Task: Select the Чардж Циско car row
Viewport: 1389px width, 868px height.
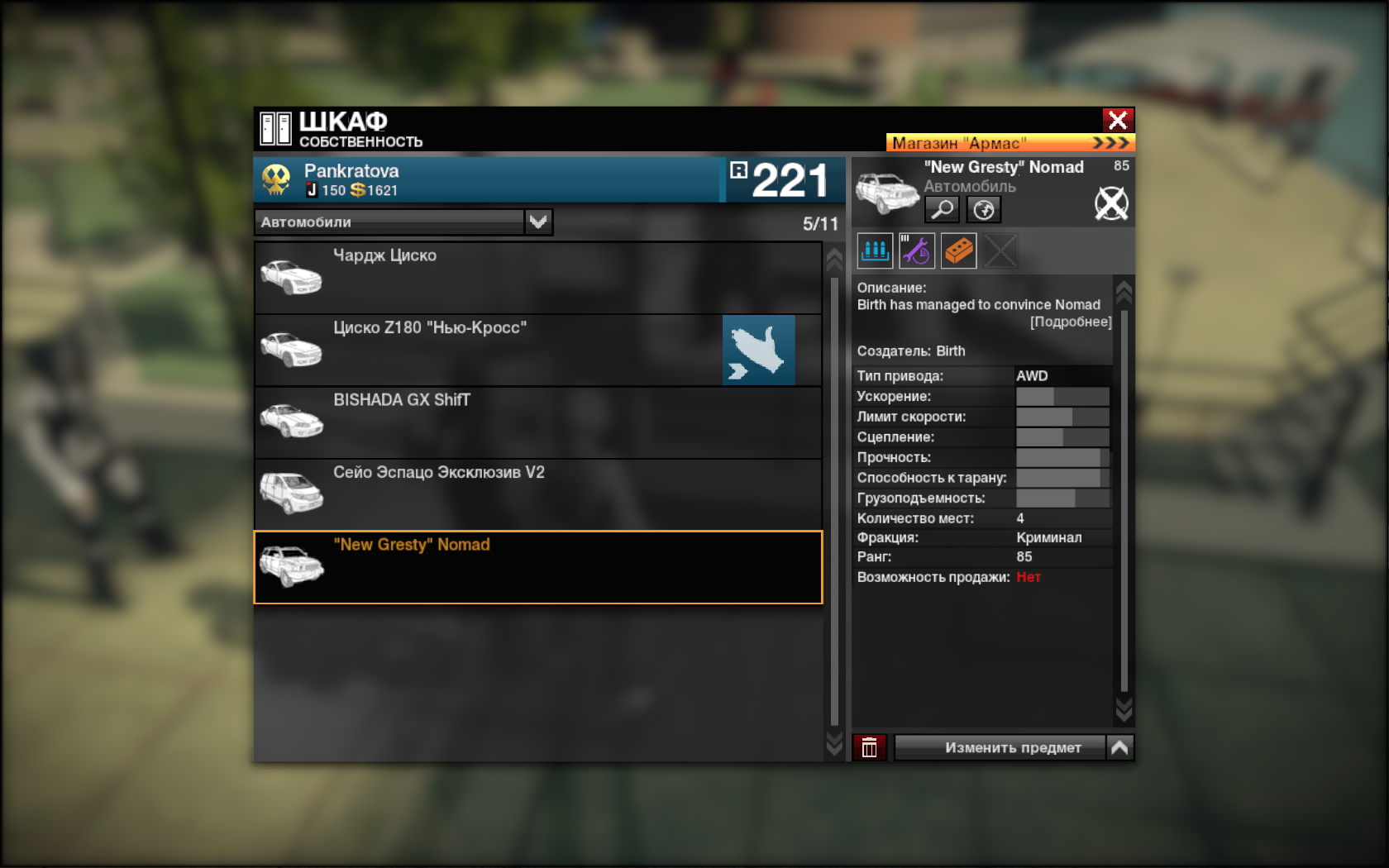Action: pyautogui.click(x=537, y=278)
